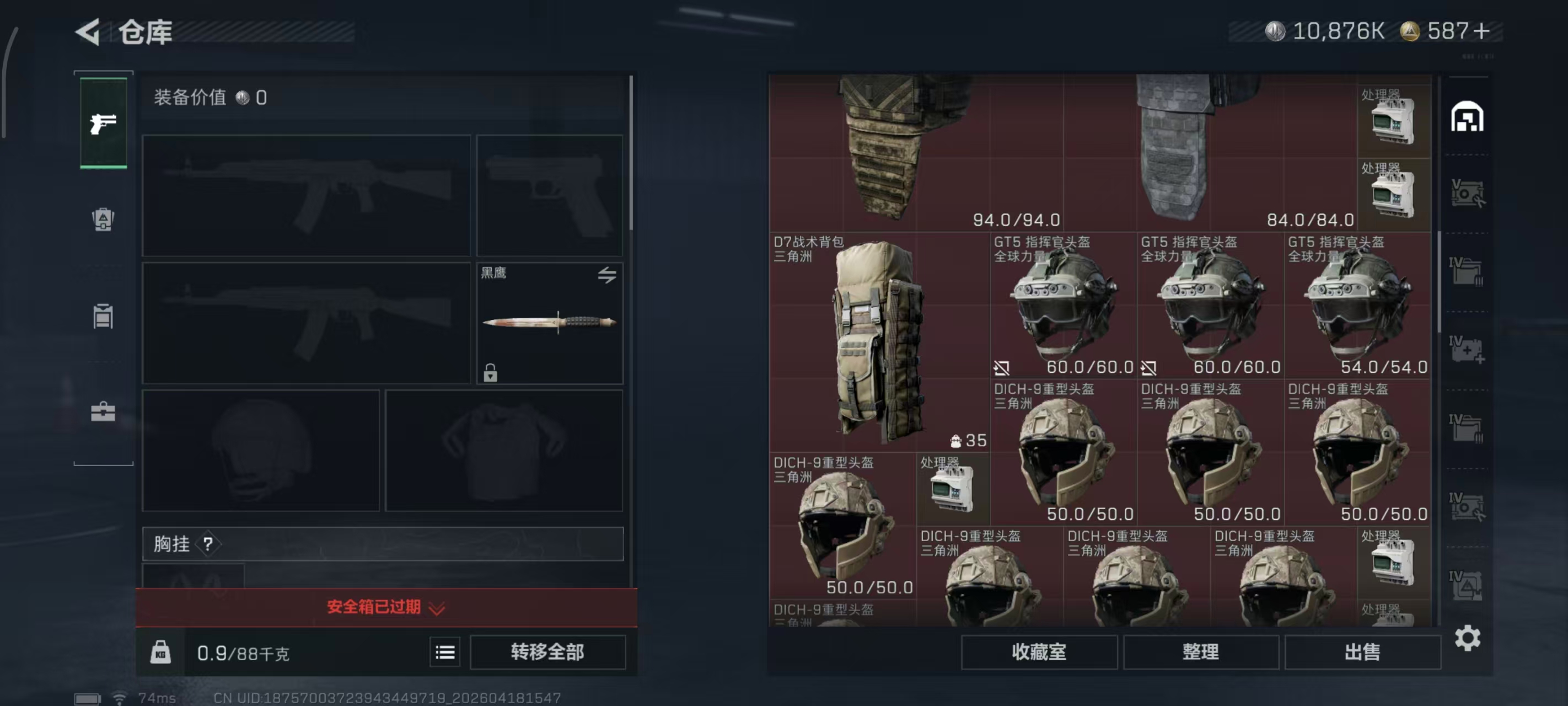Click the silver coin currency icon at top

coord(1276,30)
